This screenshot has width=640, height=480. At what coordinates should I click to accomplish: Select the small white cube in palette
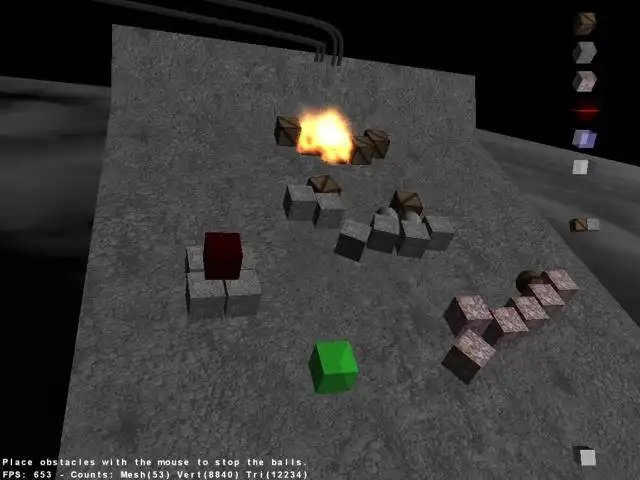click(581, 167)
